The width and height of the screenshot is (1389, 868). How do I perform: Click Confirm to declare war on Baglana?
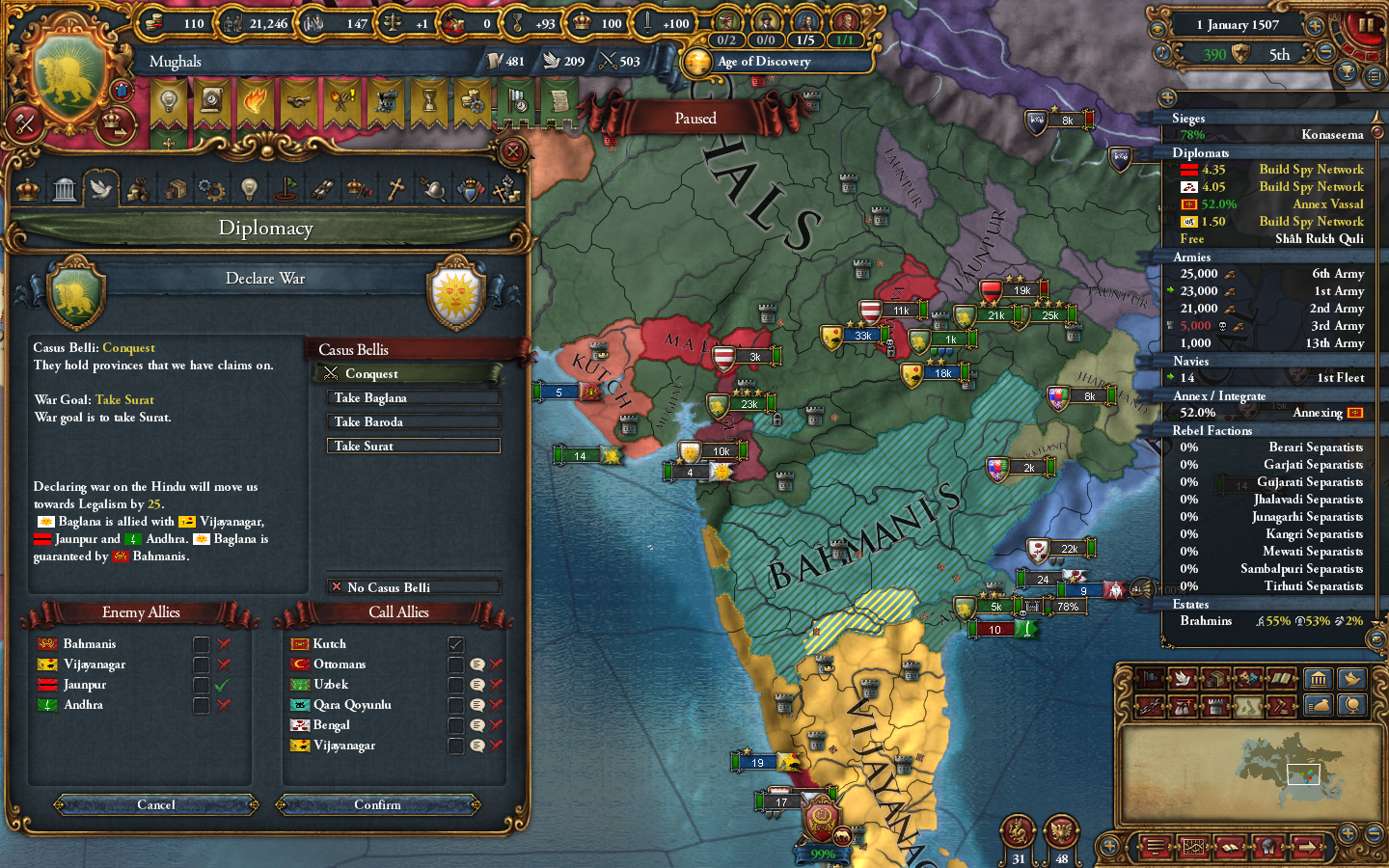(x=378, y=805)
